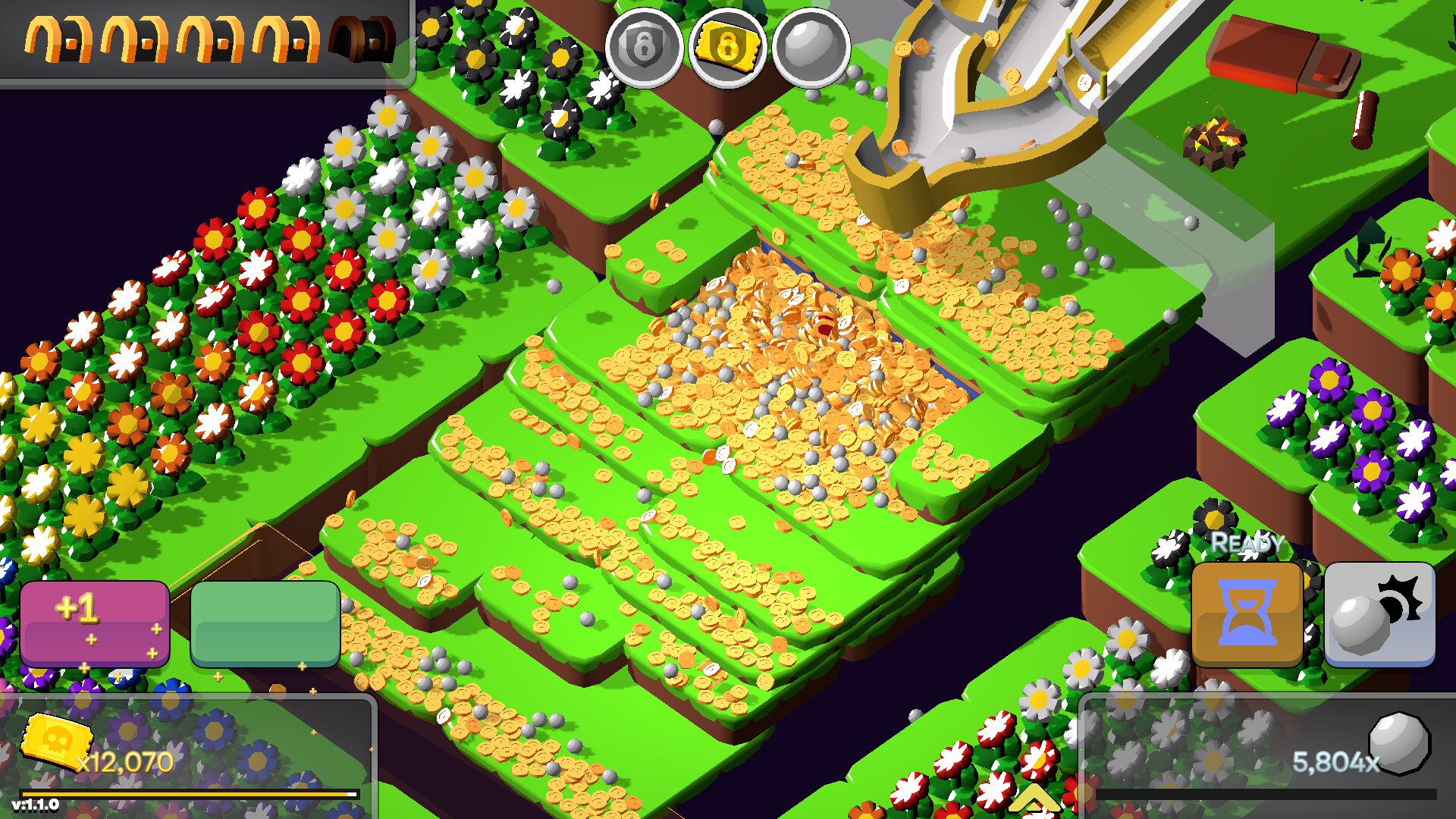
Task: Use the pebble smash ability button
Action: (x=1379, y=614)
